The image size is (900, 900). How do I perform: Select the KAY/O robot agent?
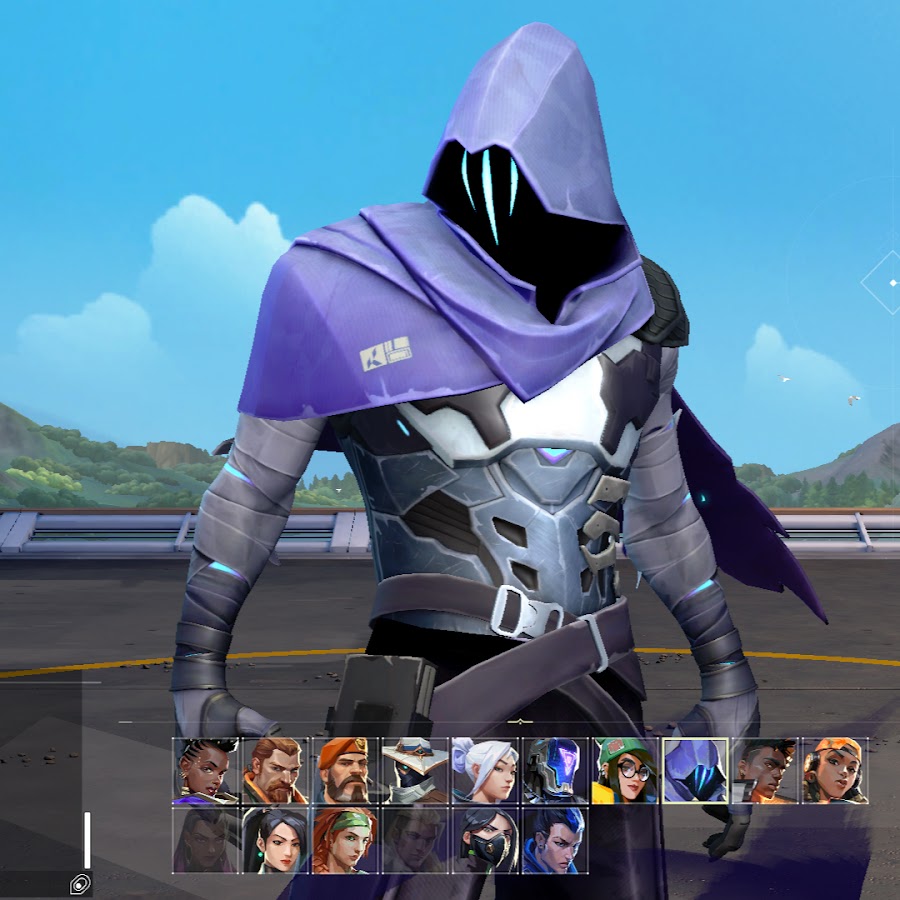556,771
